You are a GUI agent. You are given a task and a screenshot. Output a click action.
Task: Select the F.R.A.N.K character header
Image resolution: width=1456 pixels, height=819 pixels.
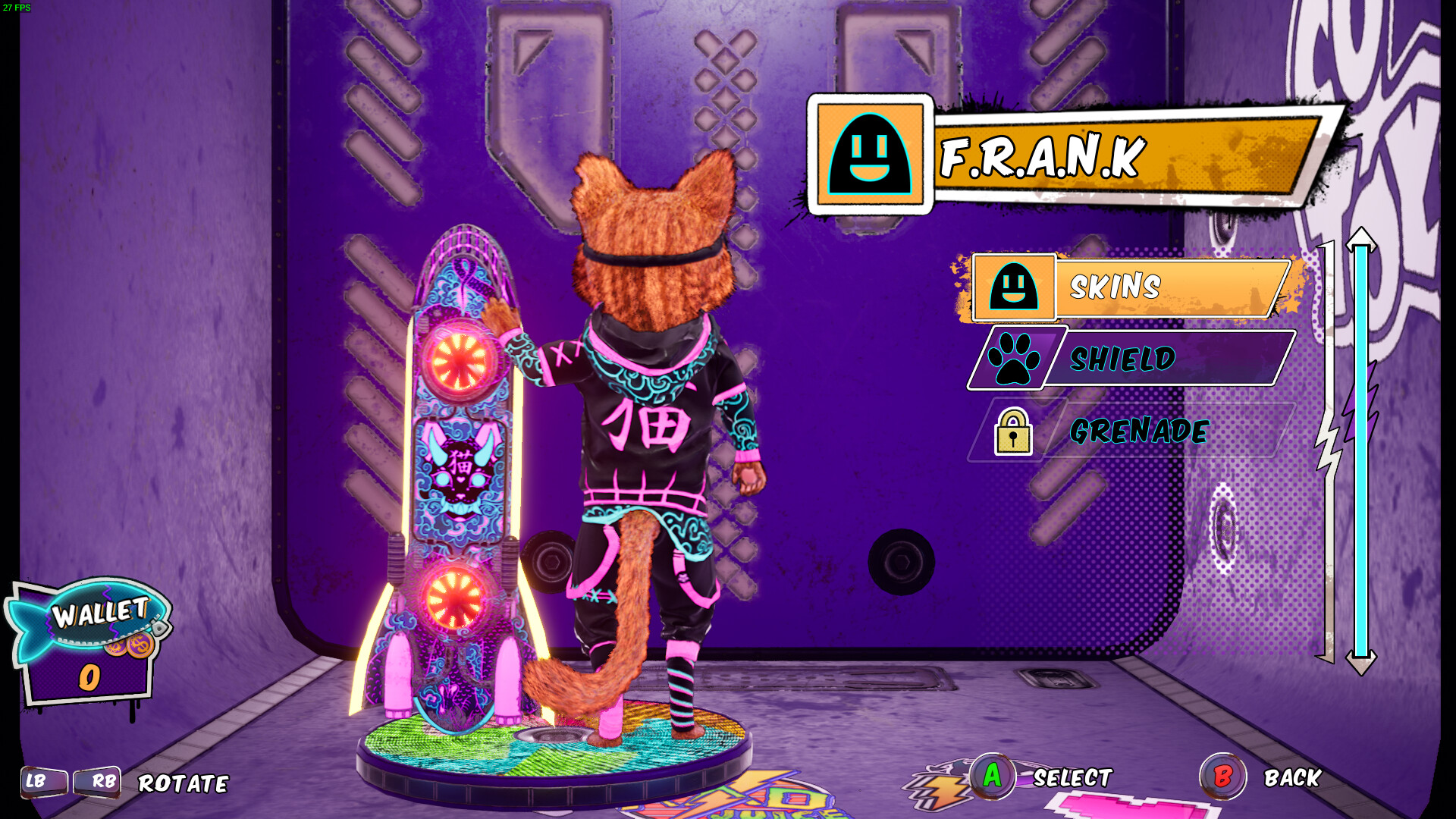pyautogui.click(x=1062, y=156)
